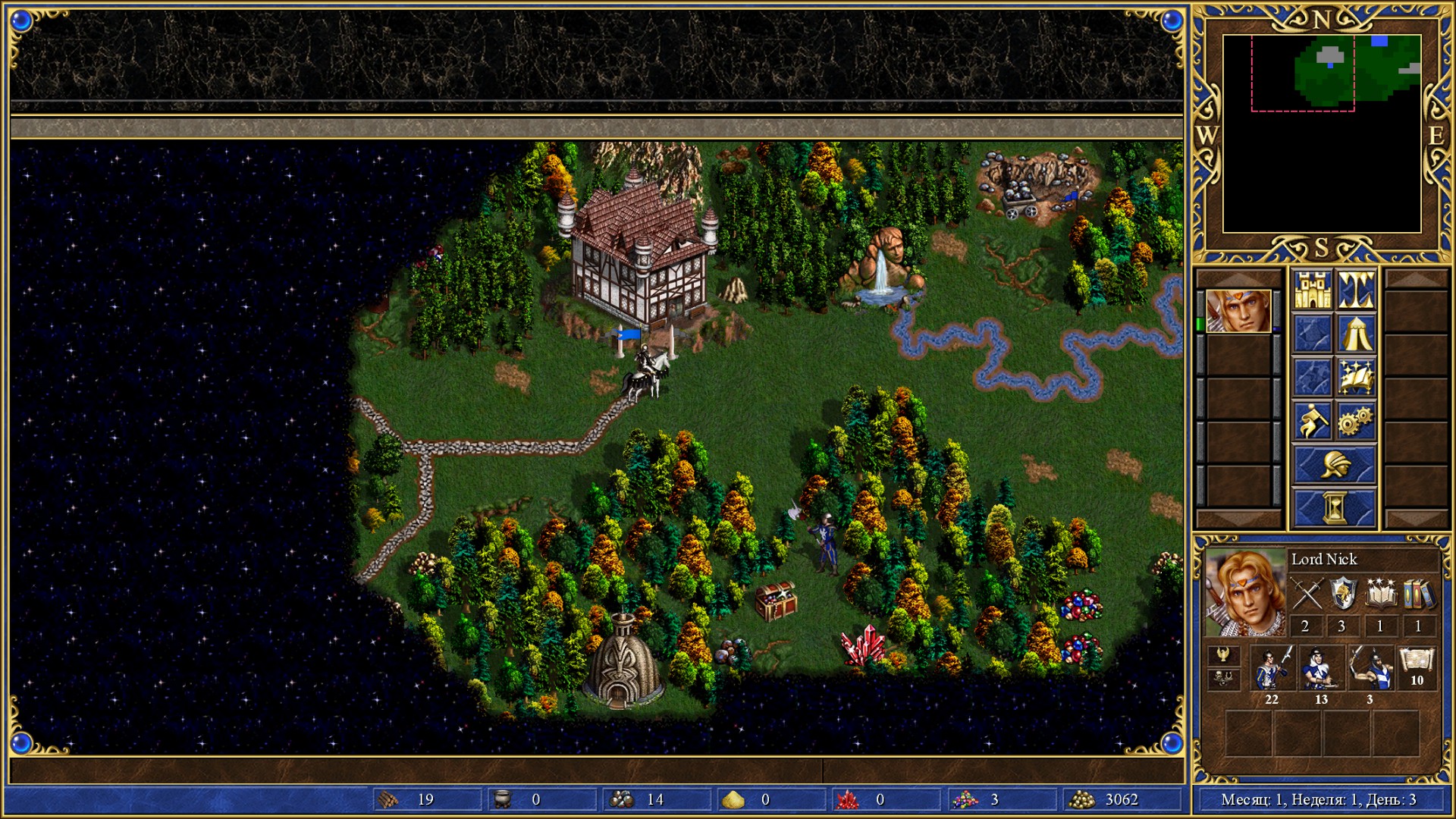Image resolution: width=1456 pixels, height=819 pixels.
Task: Click the griffin shield defense skill icon
Action: [1343, 594]
